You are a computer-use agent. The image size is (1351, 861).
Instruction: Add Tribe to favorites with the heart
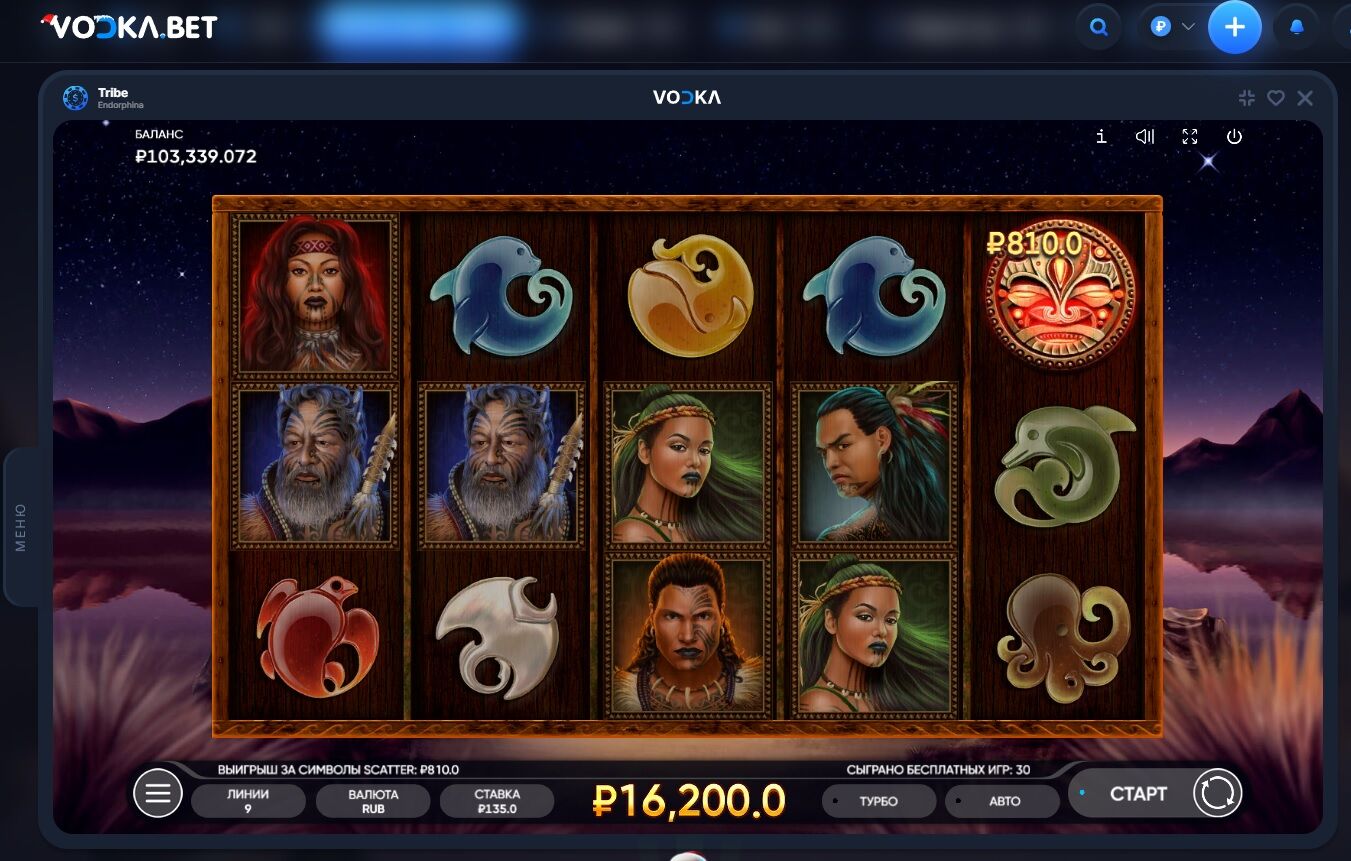(x=1276, y=98)
